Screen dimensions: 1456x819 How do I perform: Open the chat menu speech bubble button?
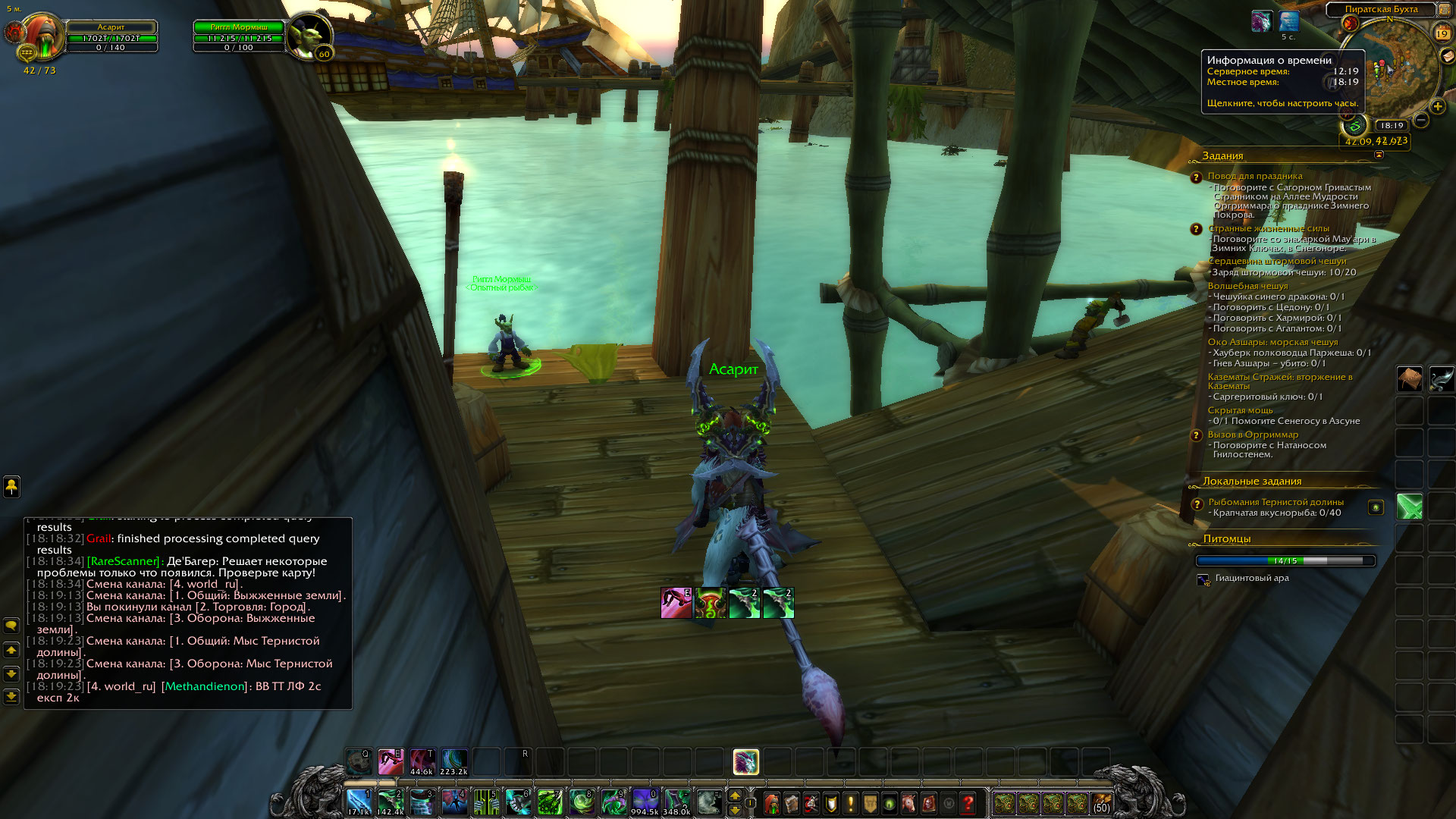pos(11,626)
